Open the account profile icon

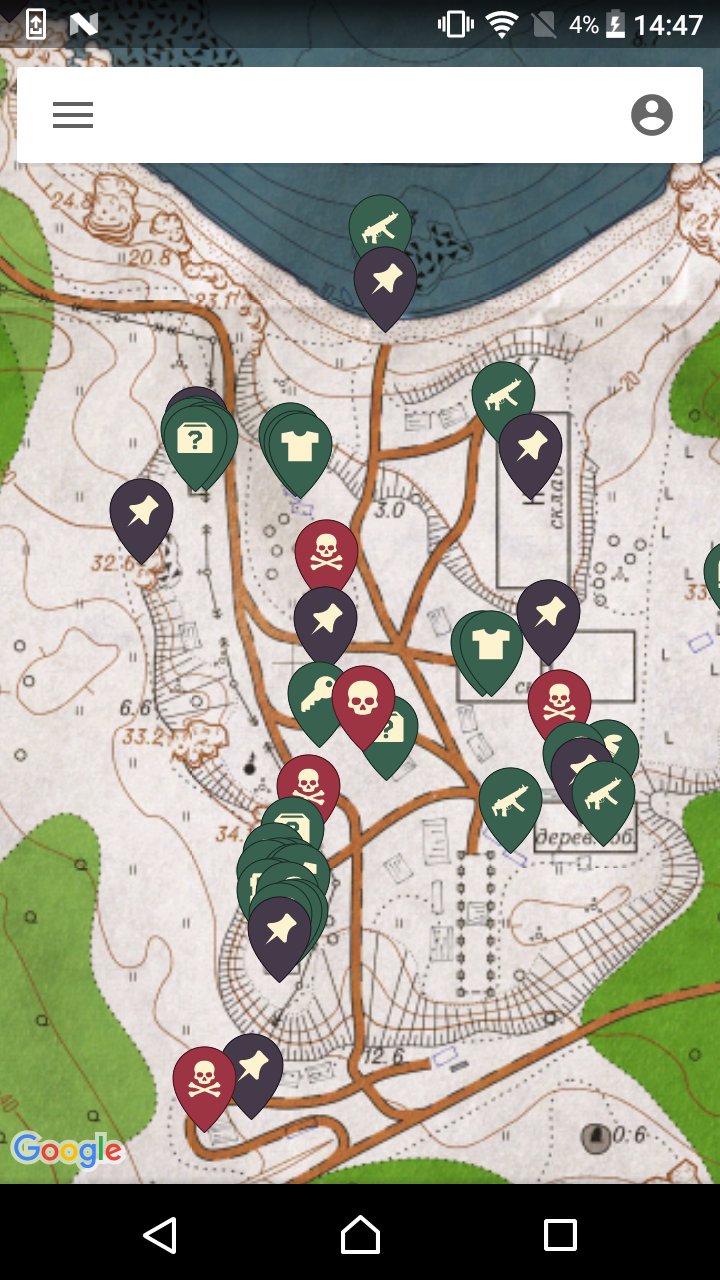pyautogui.click(x=652, y=115)
